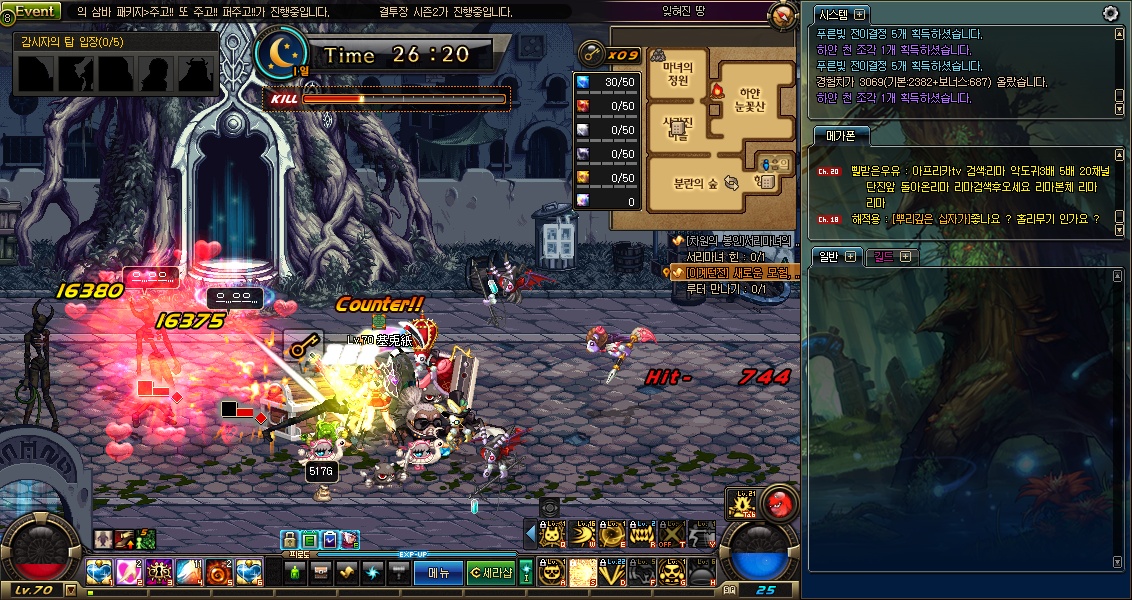Select 분란의 숲 on the map
The image size is (1132, 600).
tap(697, 184)
